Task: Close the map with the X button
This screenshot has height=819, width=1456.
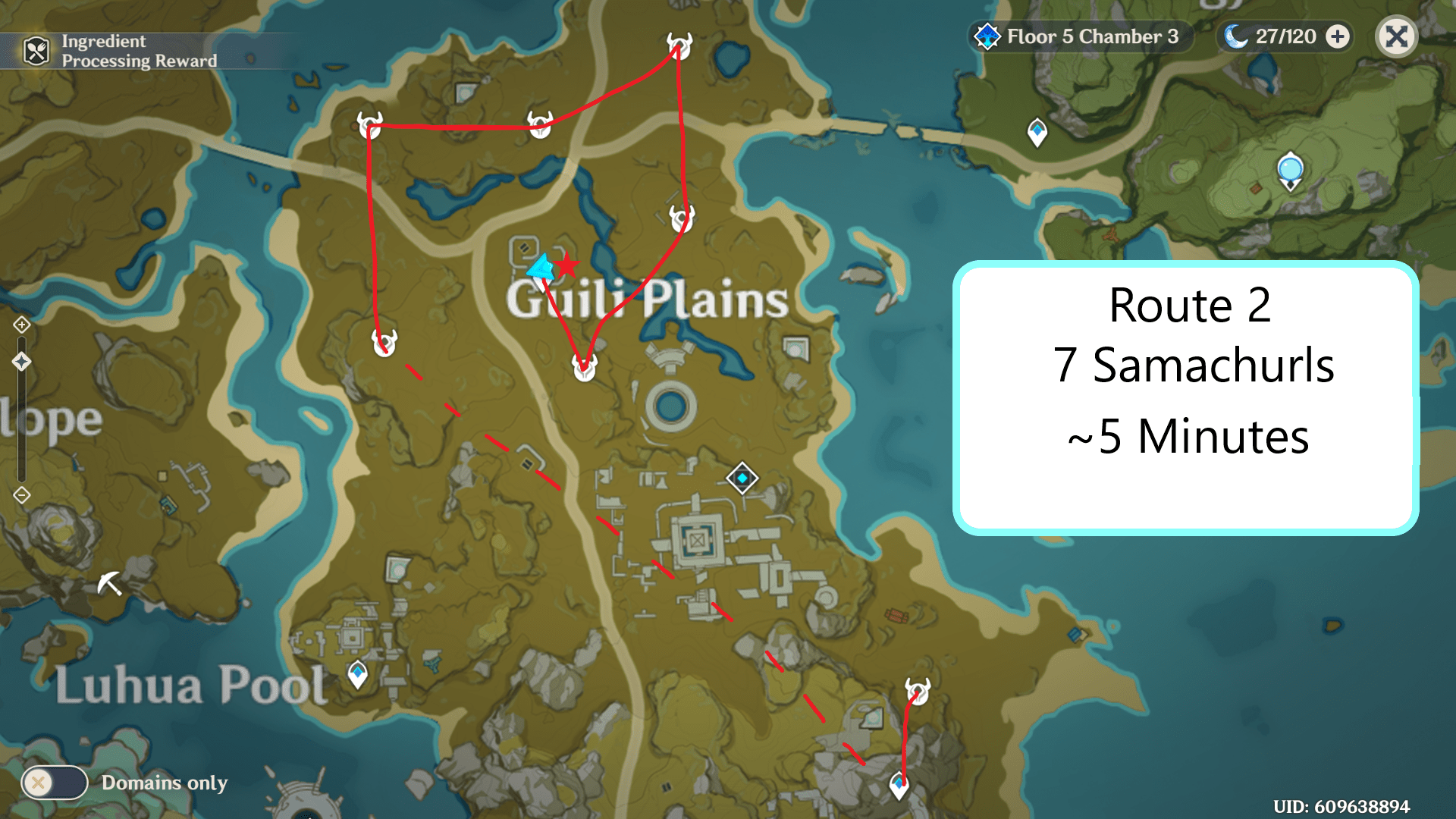Action: (1396, 36)
